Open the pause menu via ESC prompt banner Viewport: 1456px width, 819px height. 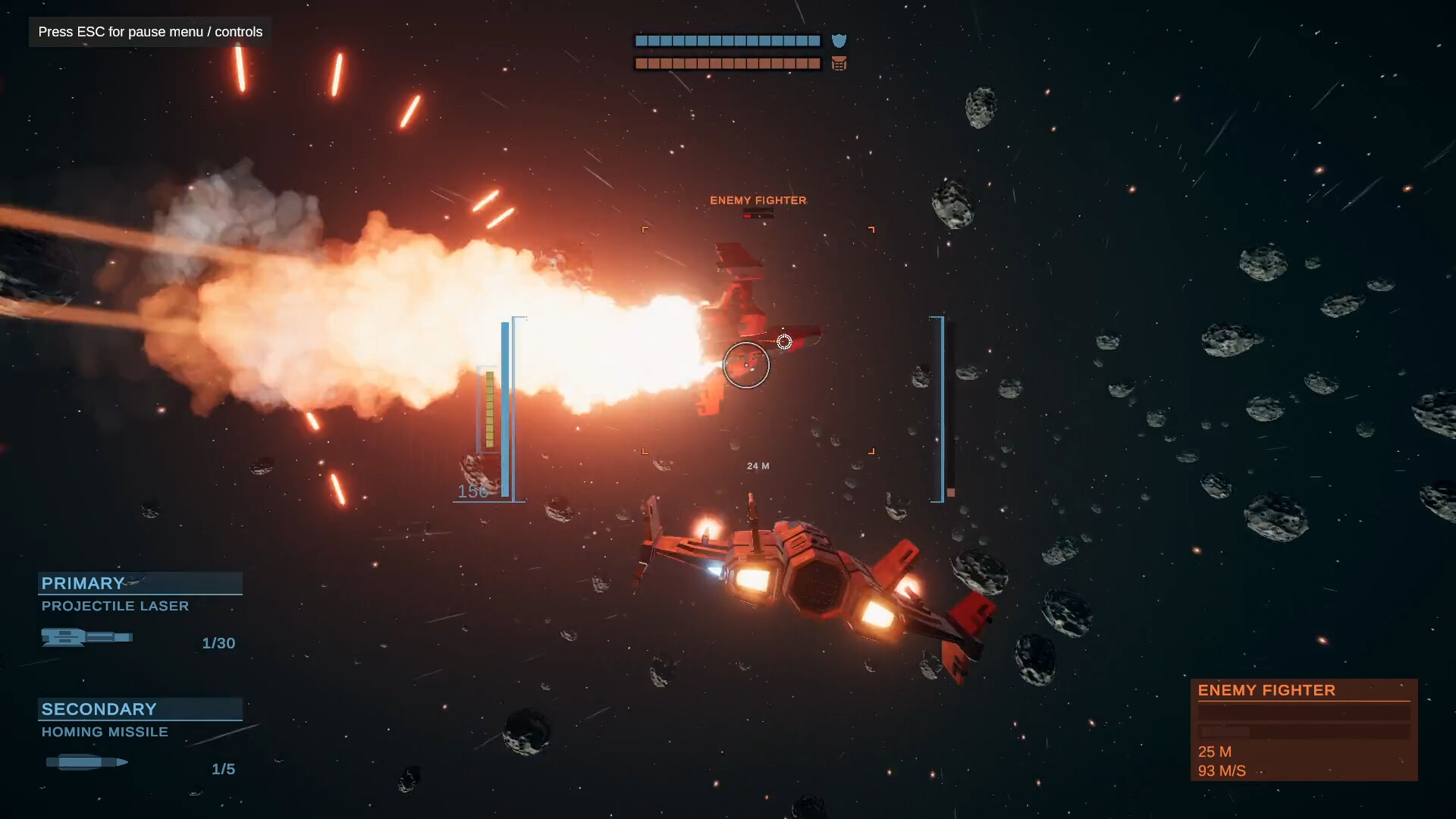(x=149, y=32)
